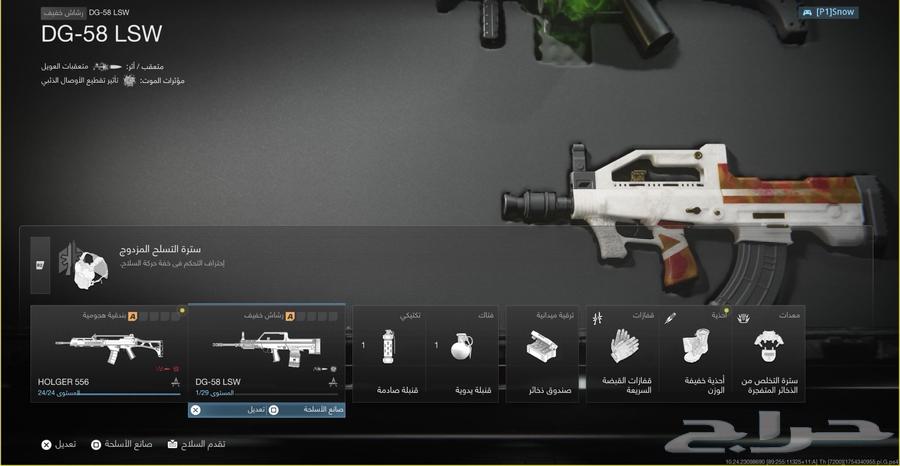
Task: Select the lightweight boots slot
Action: tap(696, 353)
